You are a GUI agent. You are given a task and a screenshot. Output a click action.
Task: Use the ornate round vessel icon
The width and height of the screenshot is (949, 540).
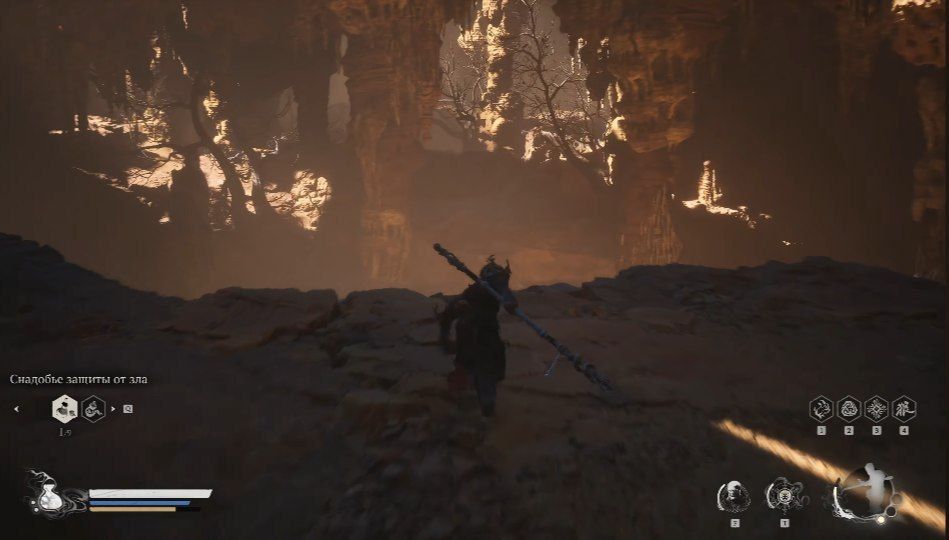coord(783,496)
